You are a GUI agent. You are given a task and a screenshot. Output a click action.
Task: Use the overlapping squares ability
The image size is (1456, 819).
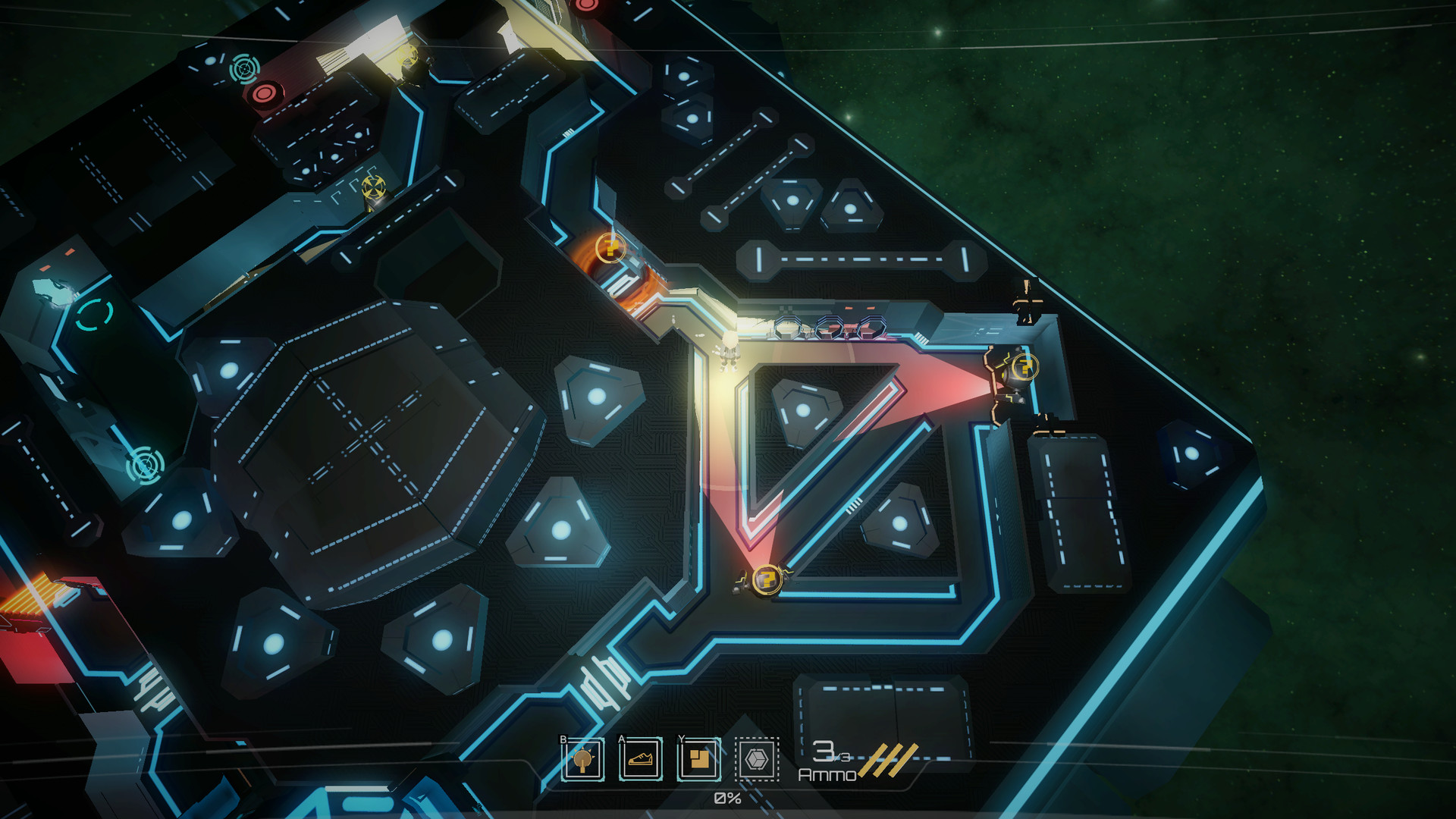point(698,759)
